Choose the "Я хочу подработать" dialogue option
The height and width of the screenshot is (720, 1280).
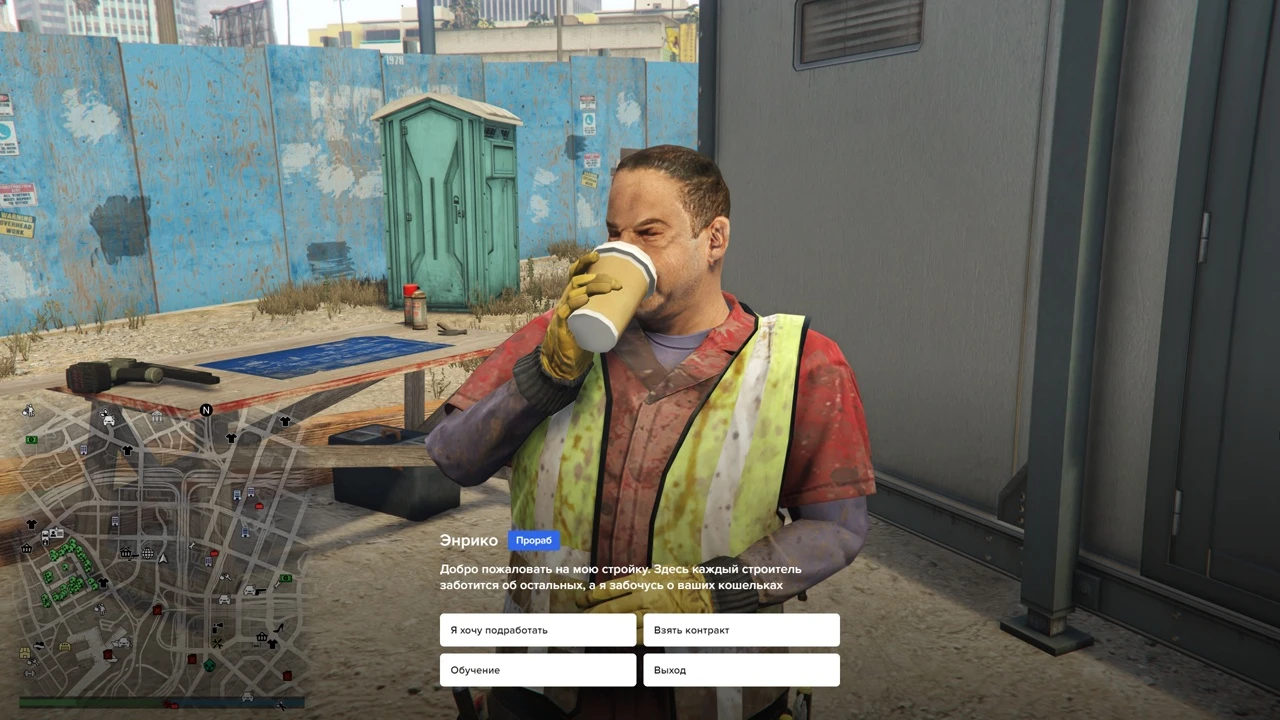click(537, 630)
